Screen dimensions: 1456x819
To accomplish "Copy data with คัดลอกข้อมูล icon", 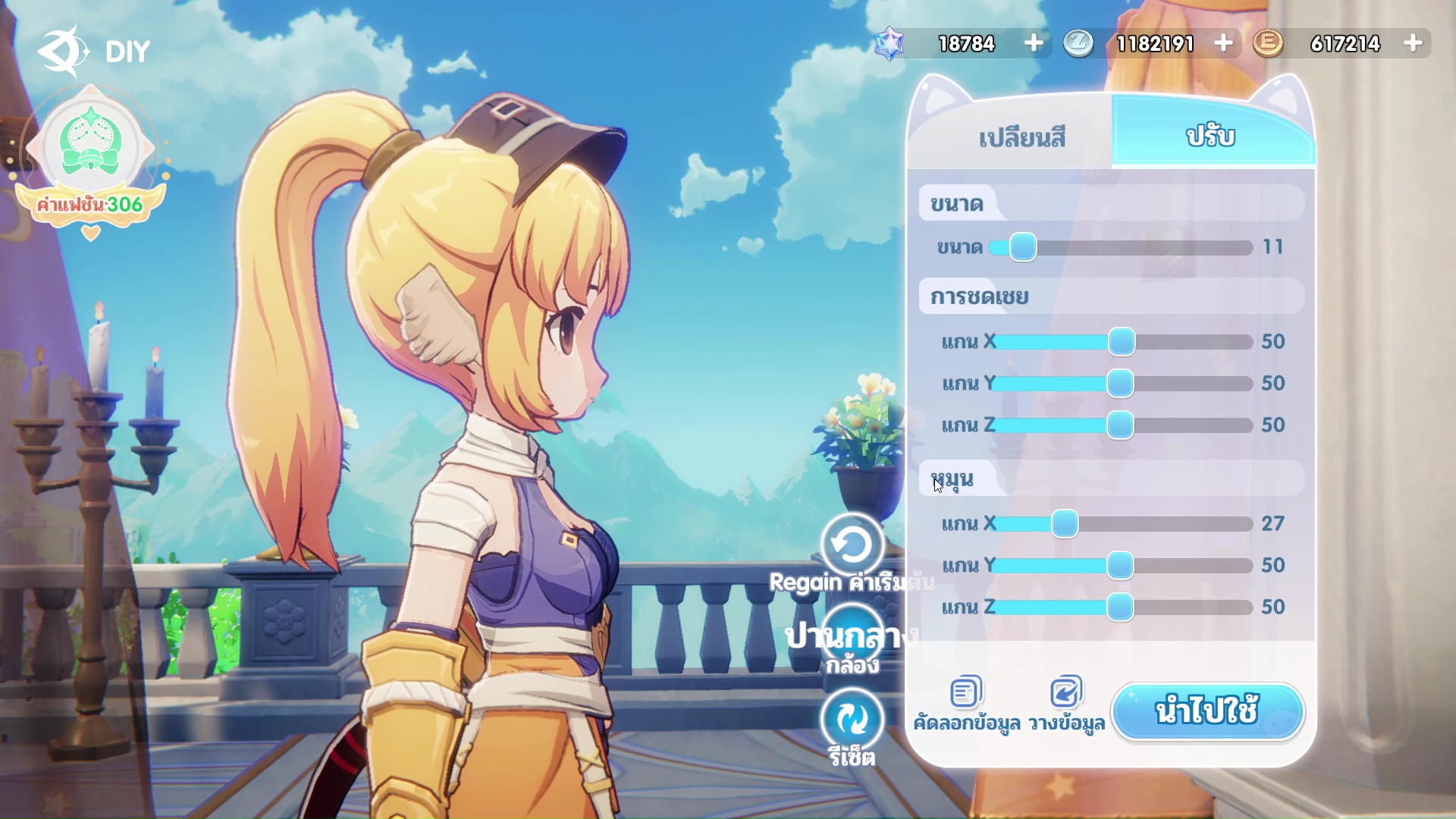I will click(966, 692).
